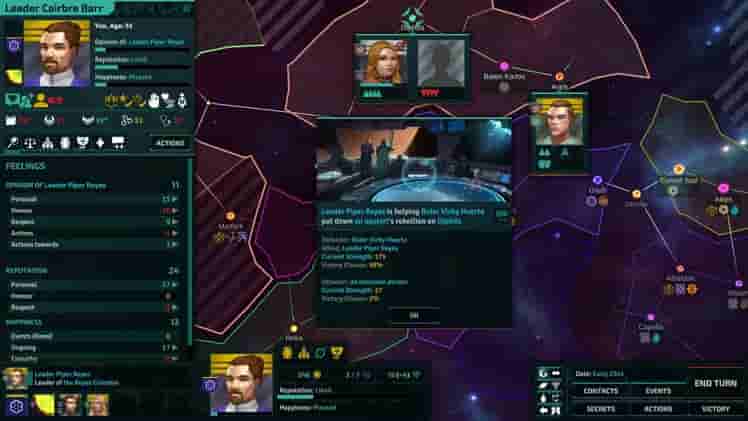This screenshot has height=421, width=748.
Task: Confirm the rebellion event with OK
Action: (413, 315)
